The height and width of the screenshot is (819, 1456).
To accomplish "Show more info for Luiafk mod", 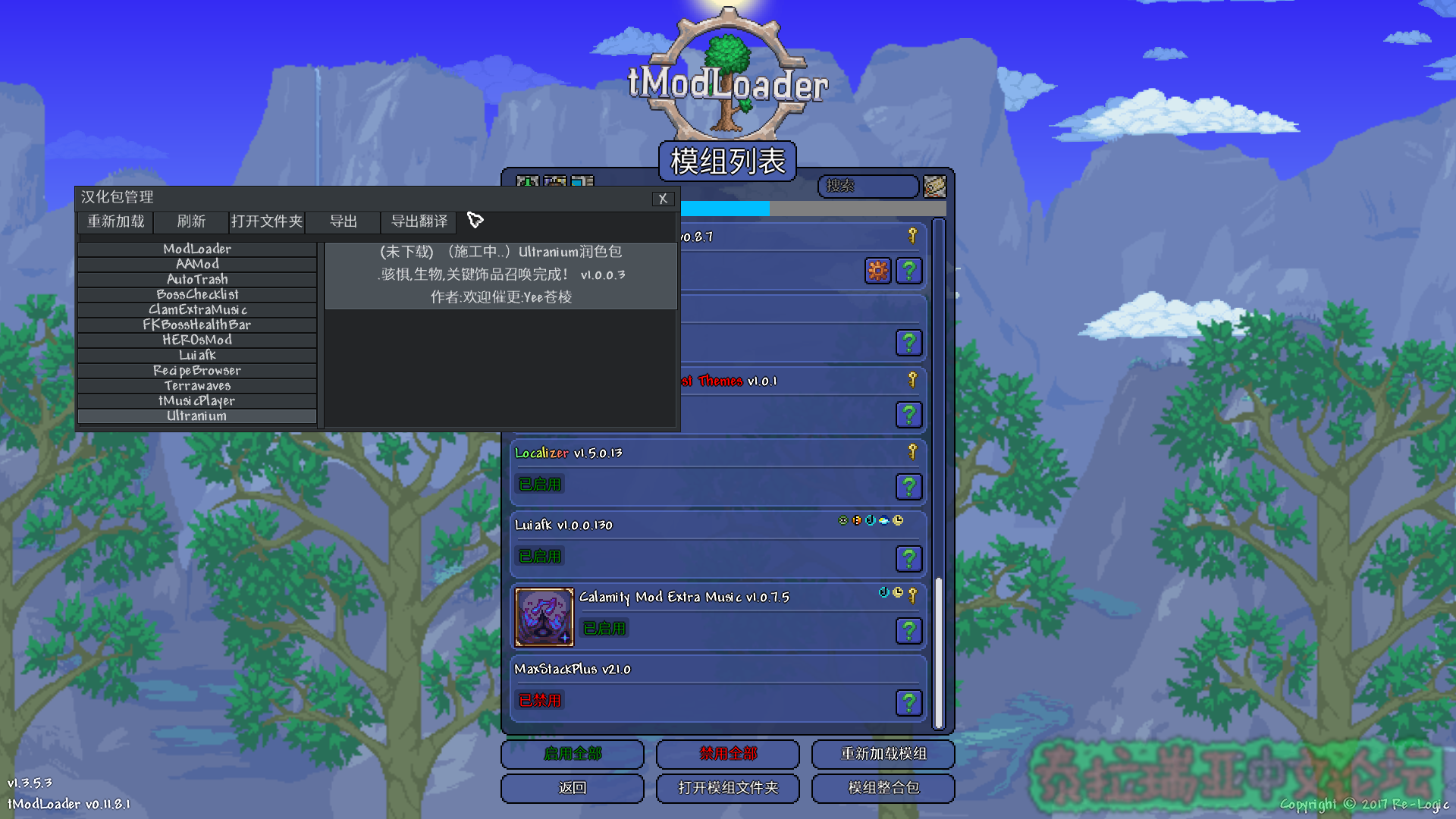I will pos(908,559).
